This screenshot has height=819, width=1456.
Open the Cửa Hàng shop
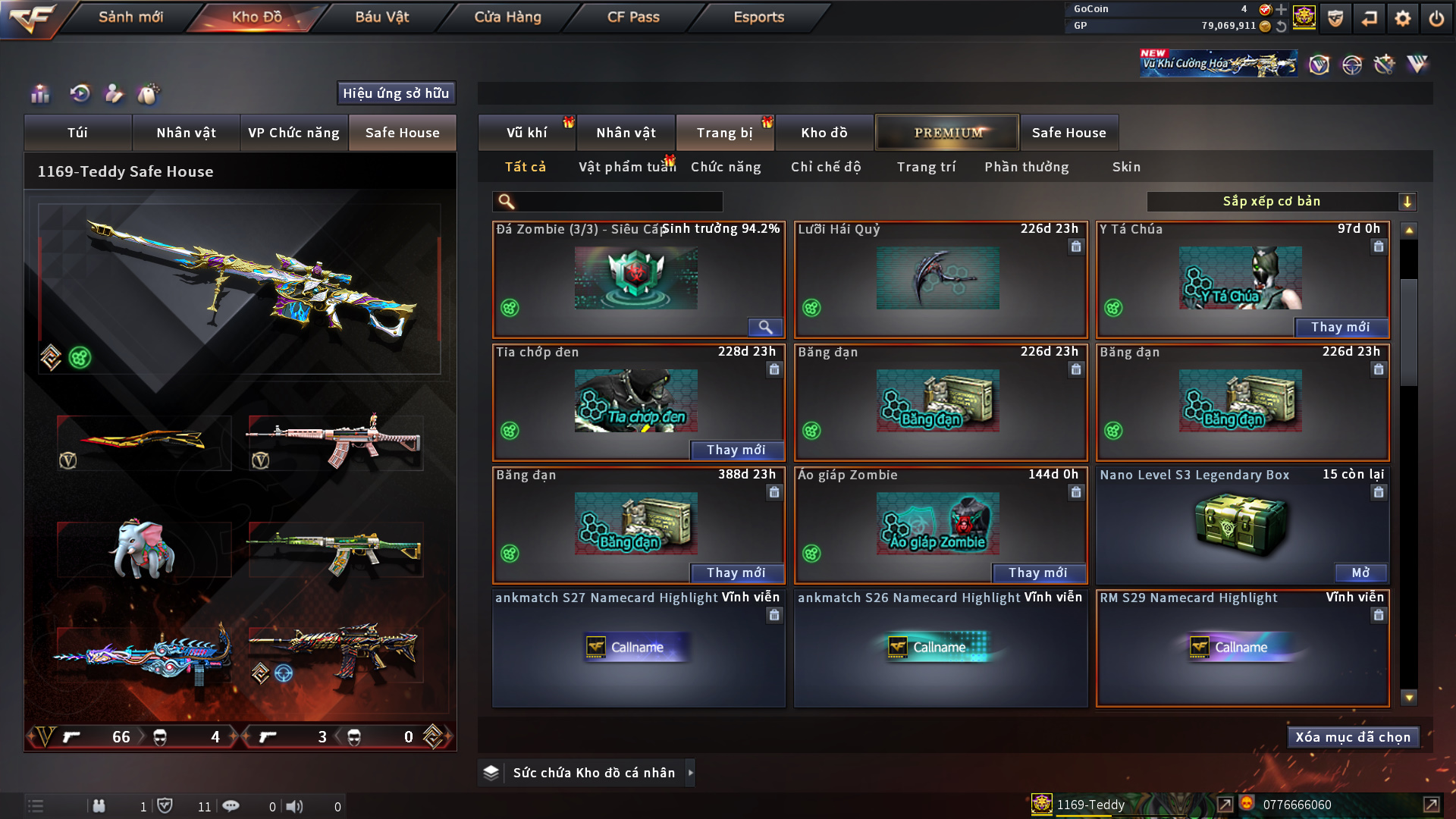point(507,17)
